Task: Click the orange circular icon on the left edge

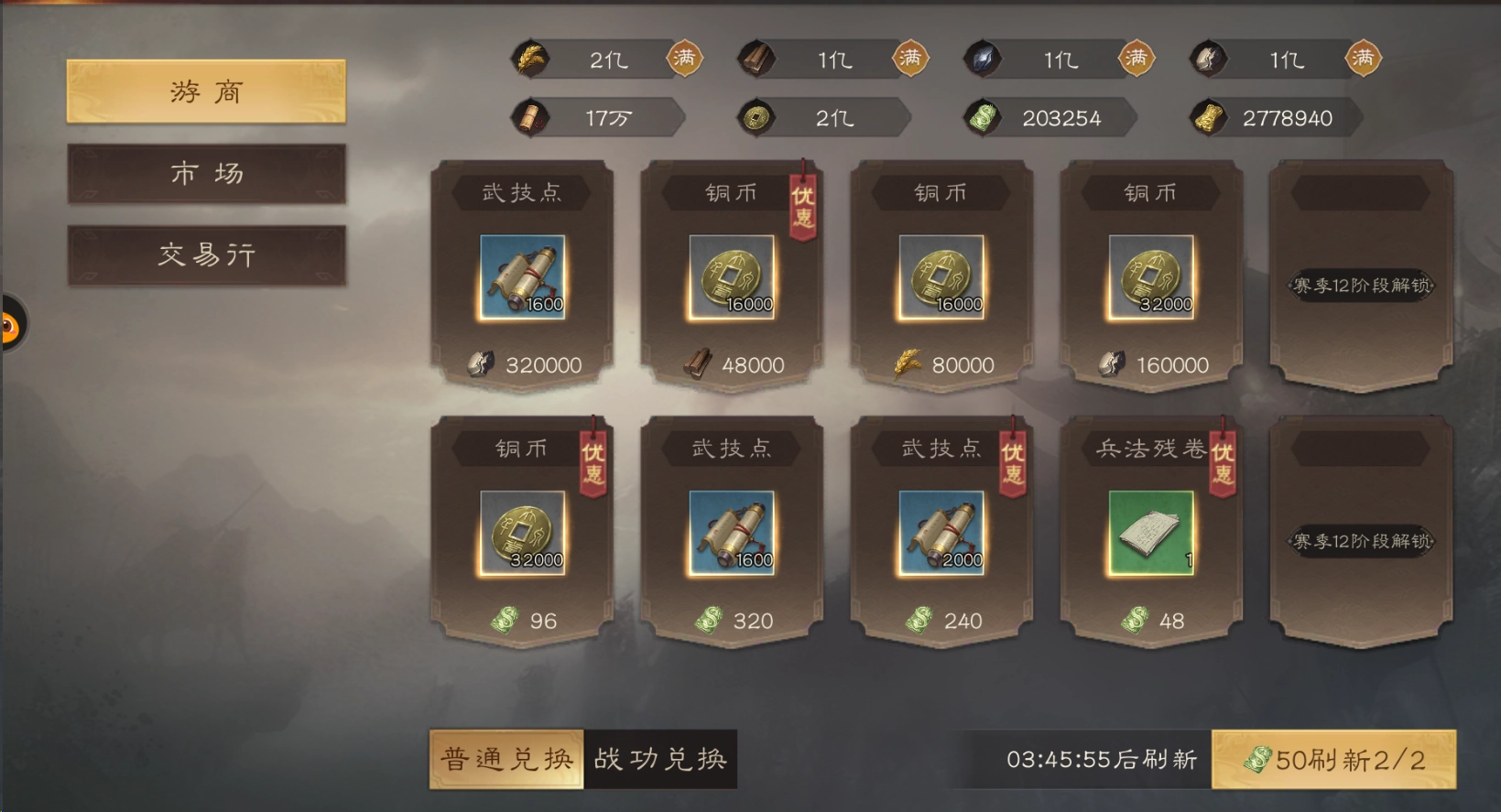Action: (7, 325)
